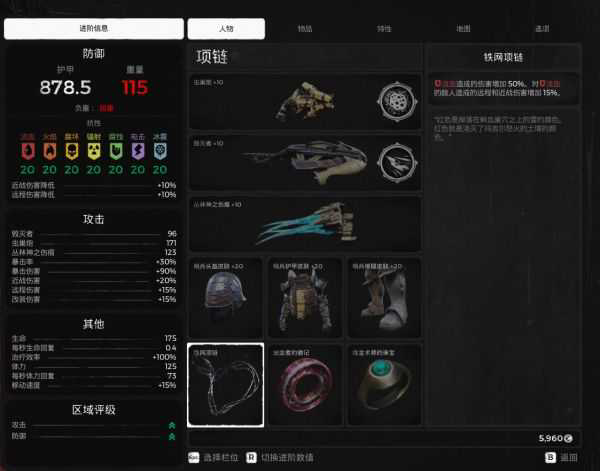
Task: Open the 地图 map tab
Action: coord(463,29)
